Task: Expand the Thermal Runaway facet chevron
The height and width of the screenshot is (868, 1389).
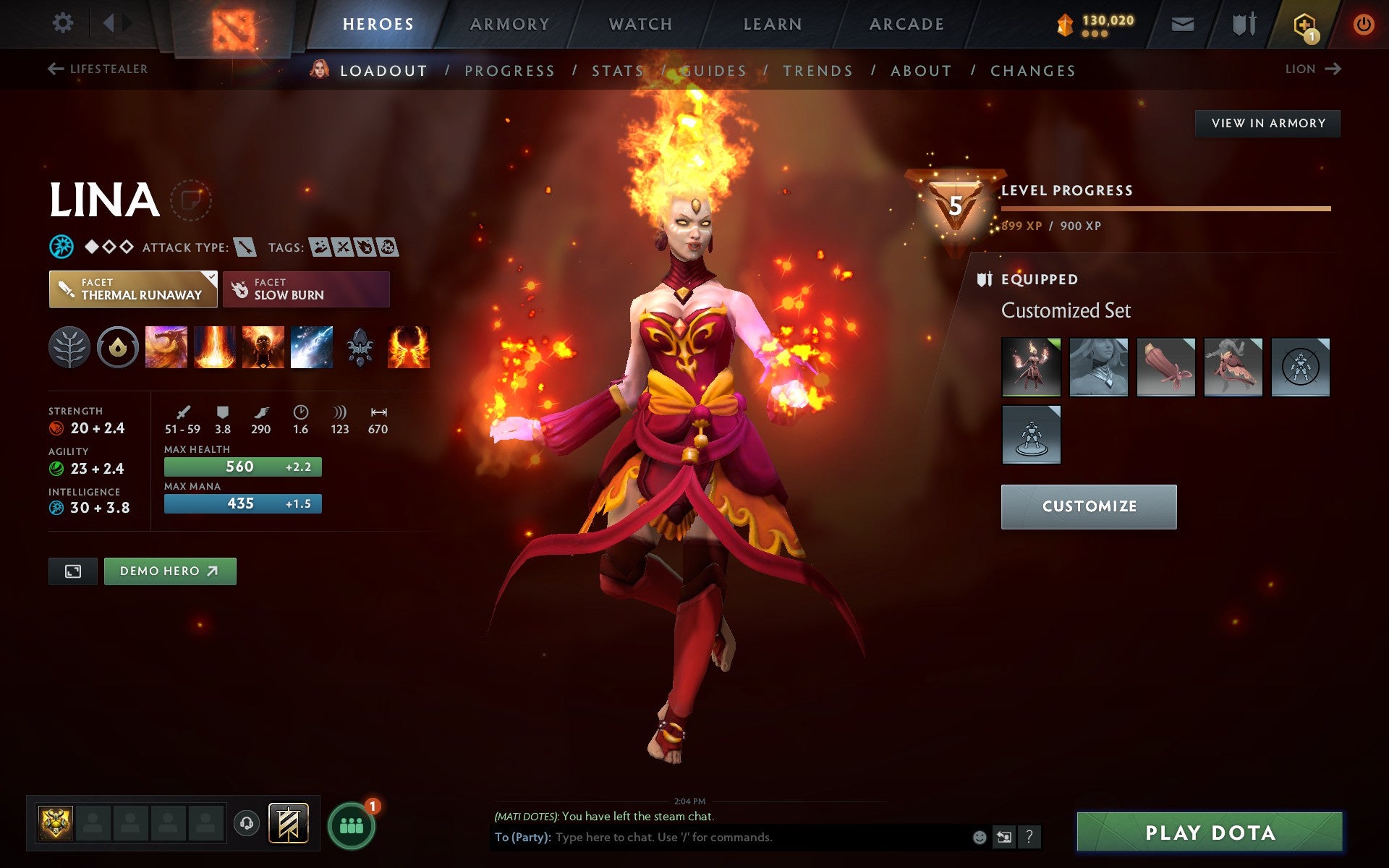Action: (211, 276)
